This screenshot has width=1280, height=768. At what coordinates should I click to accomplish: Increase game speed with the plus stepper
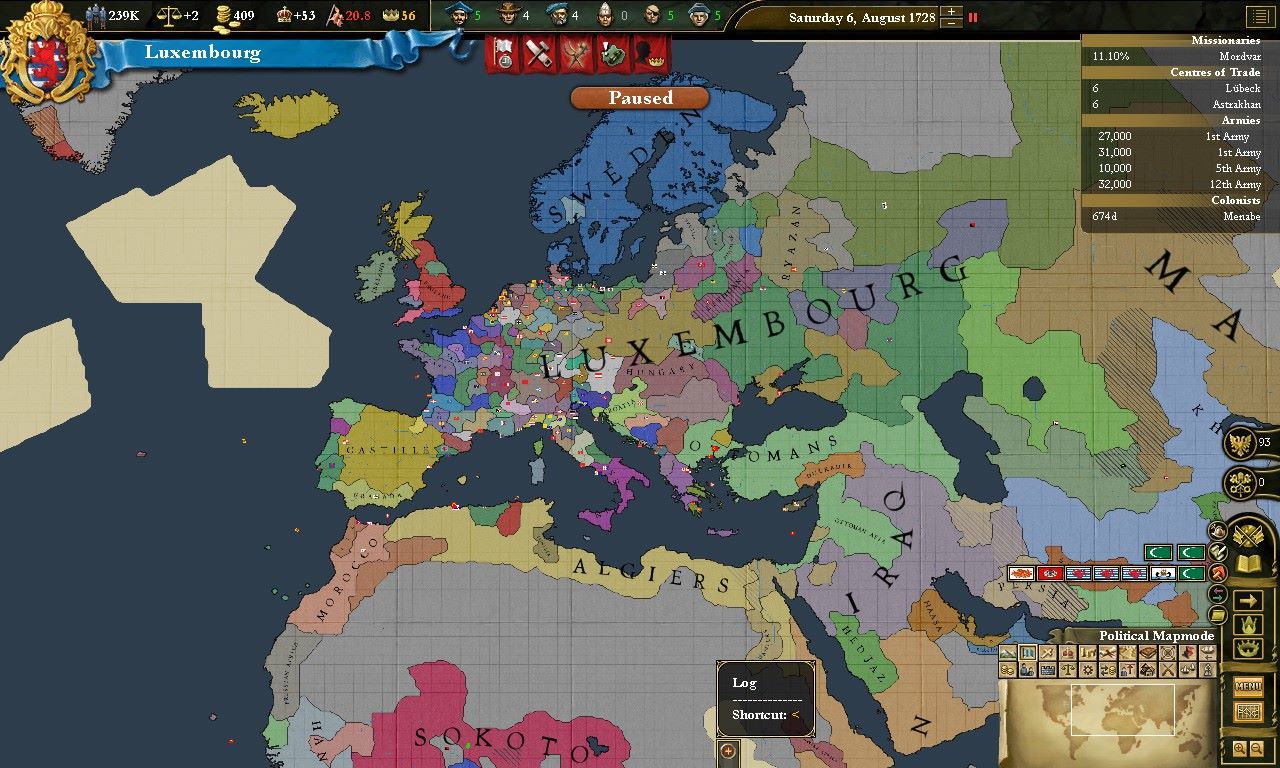pyautogui.click(x=951, y=11)
